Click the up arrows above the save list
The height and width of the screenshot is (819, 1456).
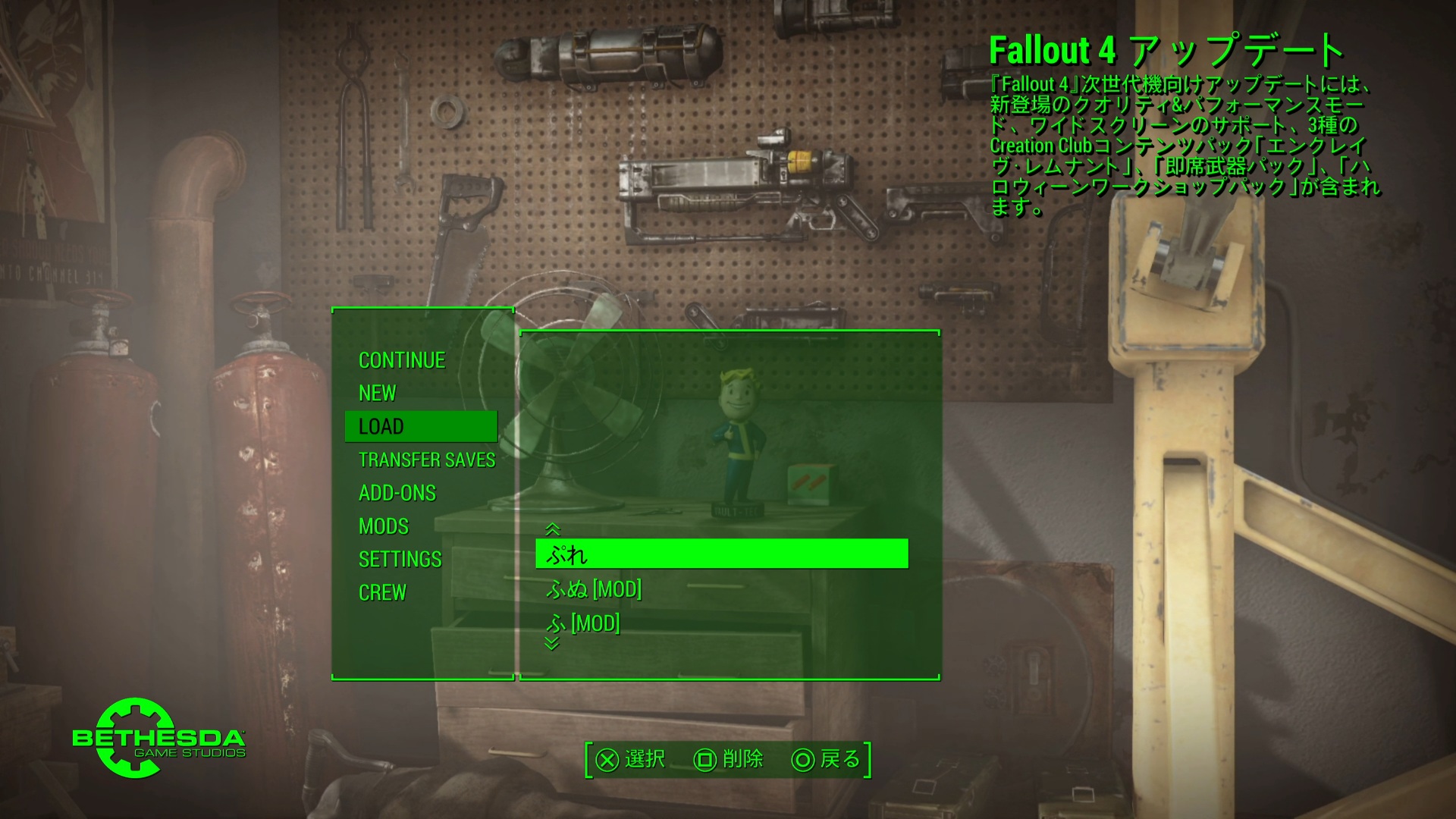[552, 529]
